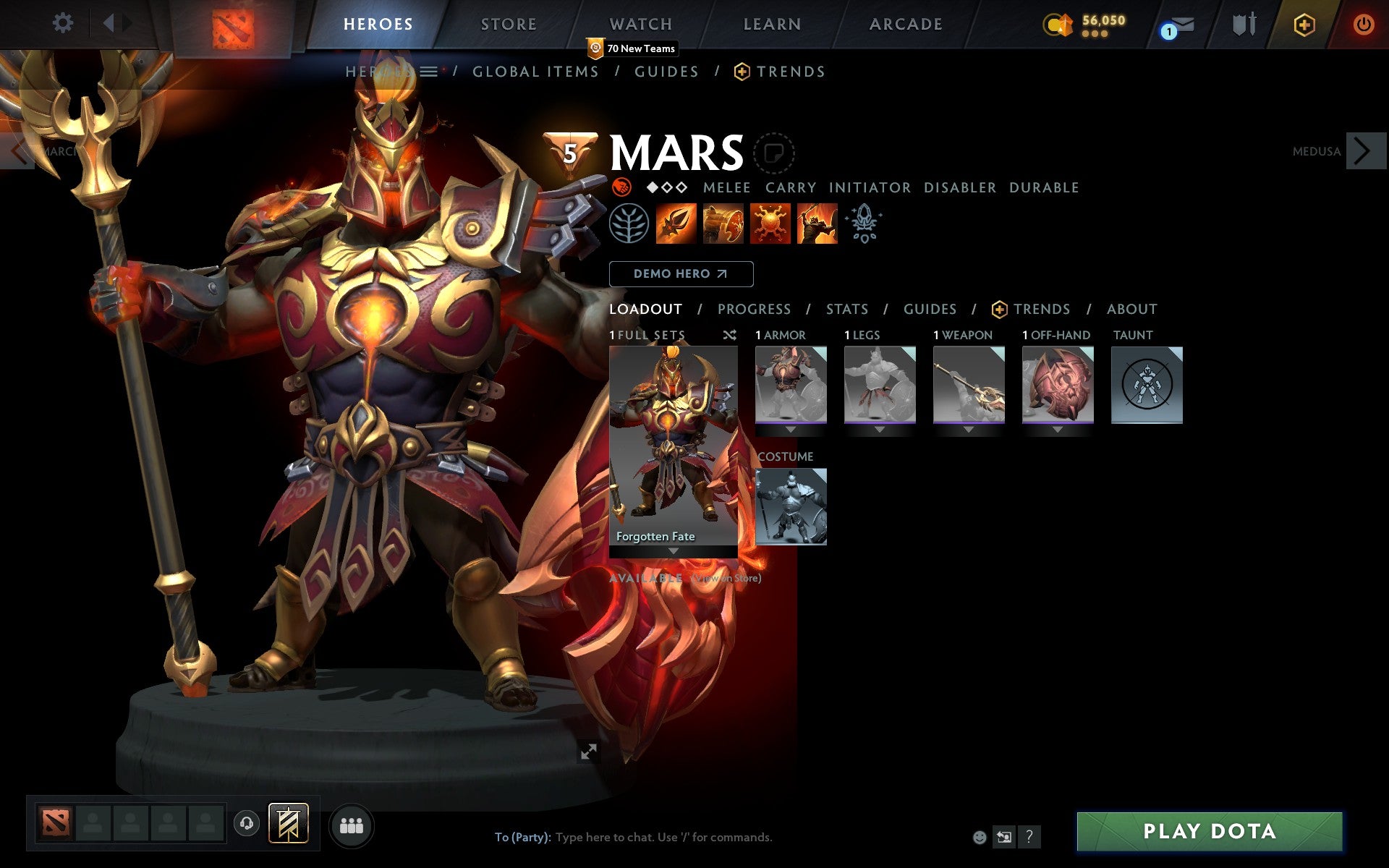This screenshot has height=868, width=1389.
Task: Click the Aghanim's Scepter upgrades icon
Action: pos(864,224)
